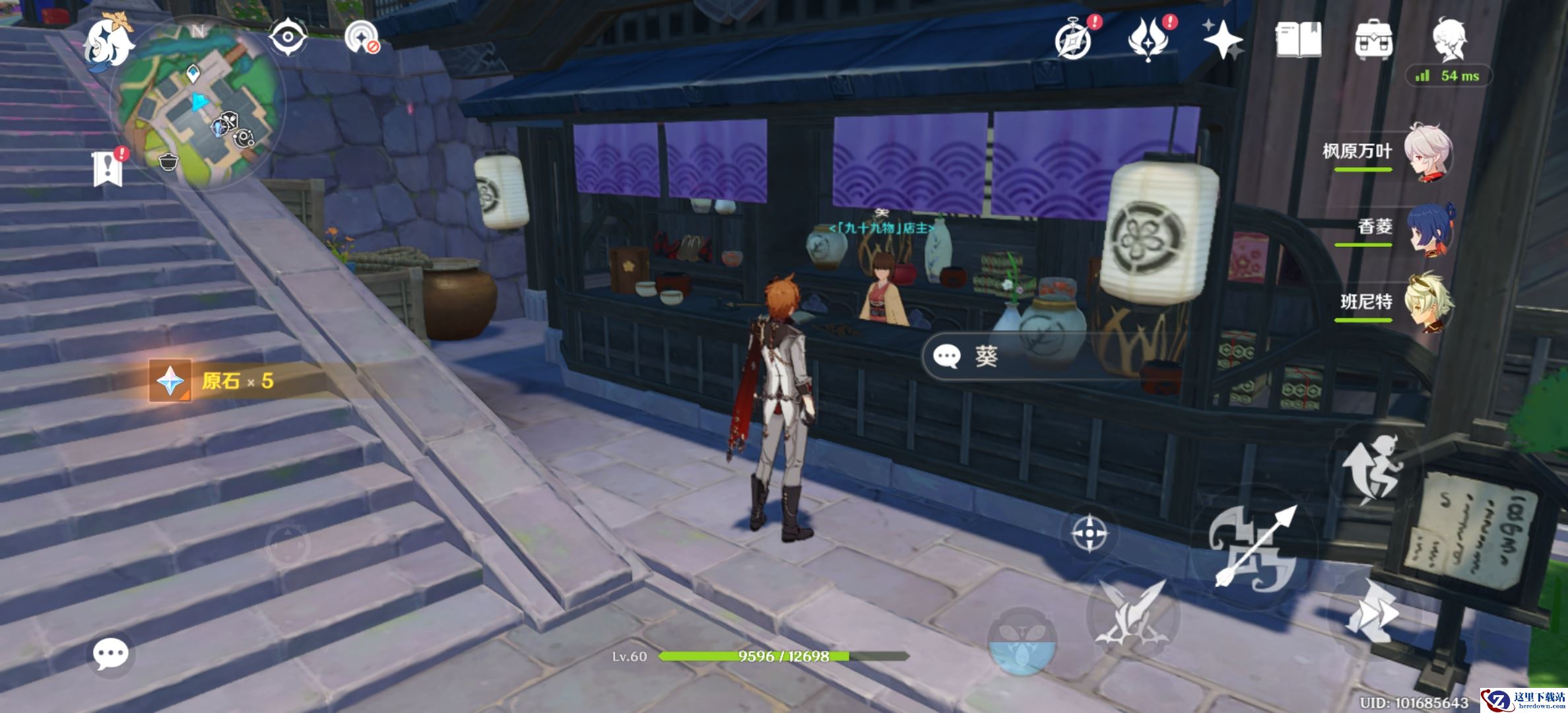
Task: Open the Paimon menu
Action: 109,41
